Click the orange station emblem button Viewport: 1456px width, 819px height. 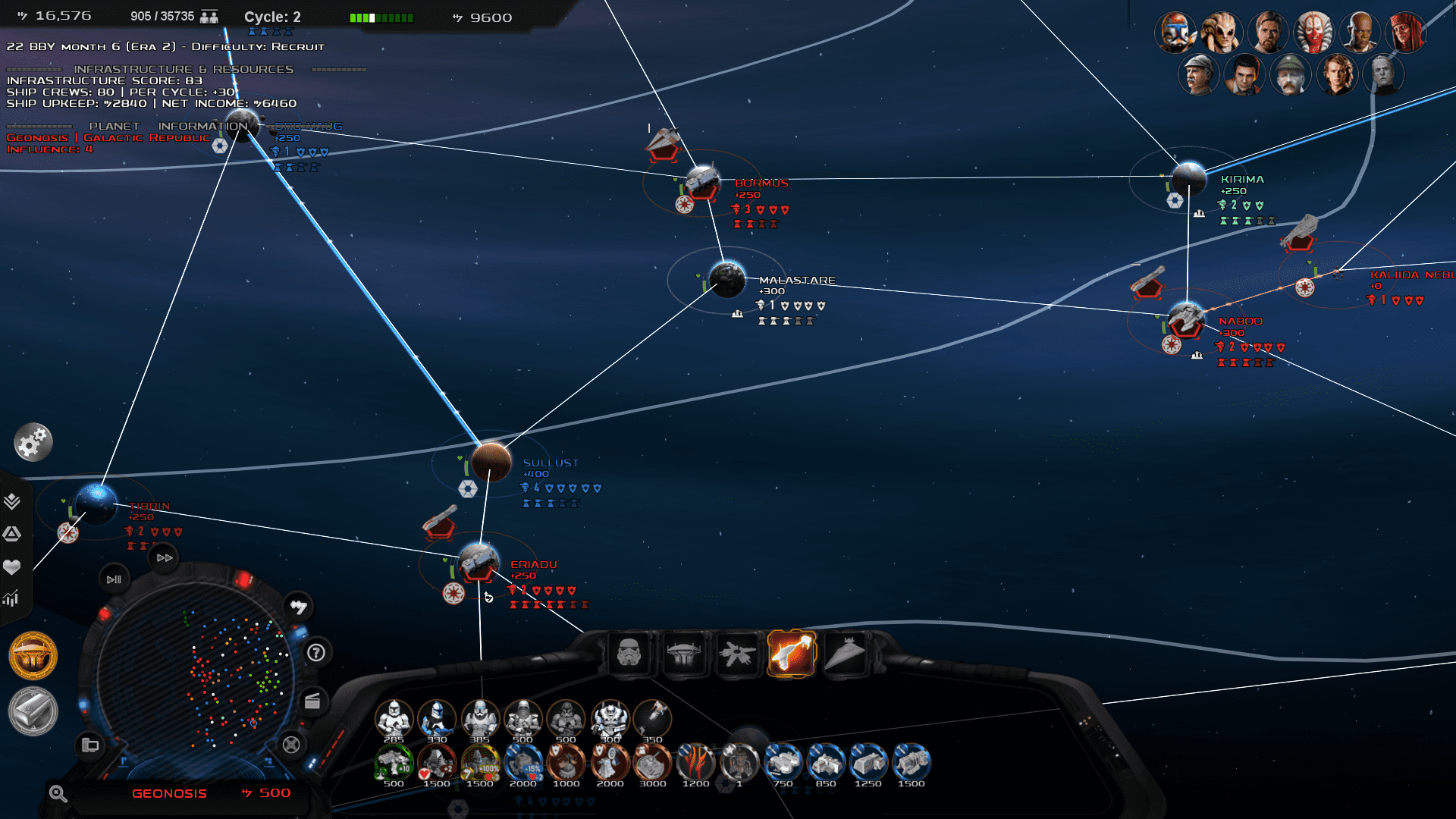point(33,655)
